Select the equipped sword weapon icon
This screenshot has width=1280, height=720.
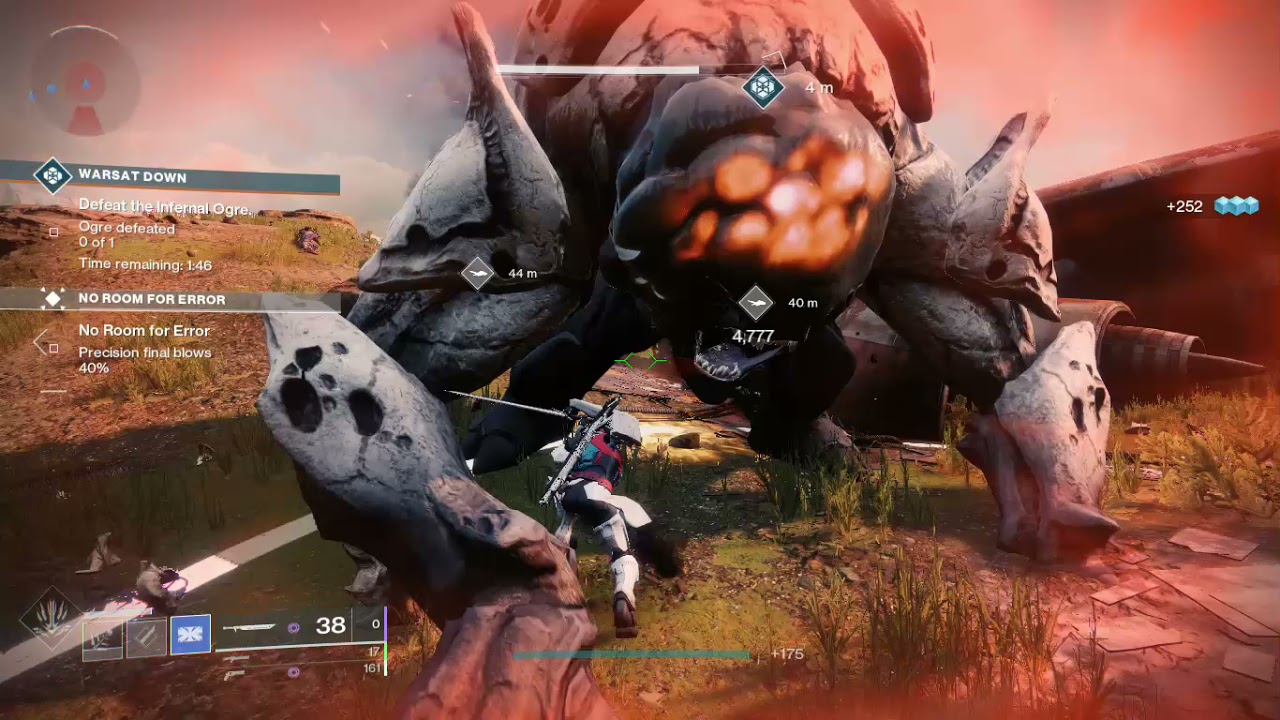point(249,627)
